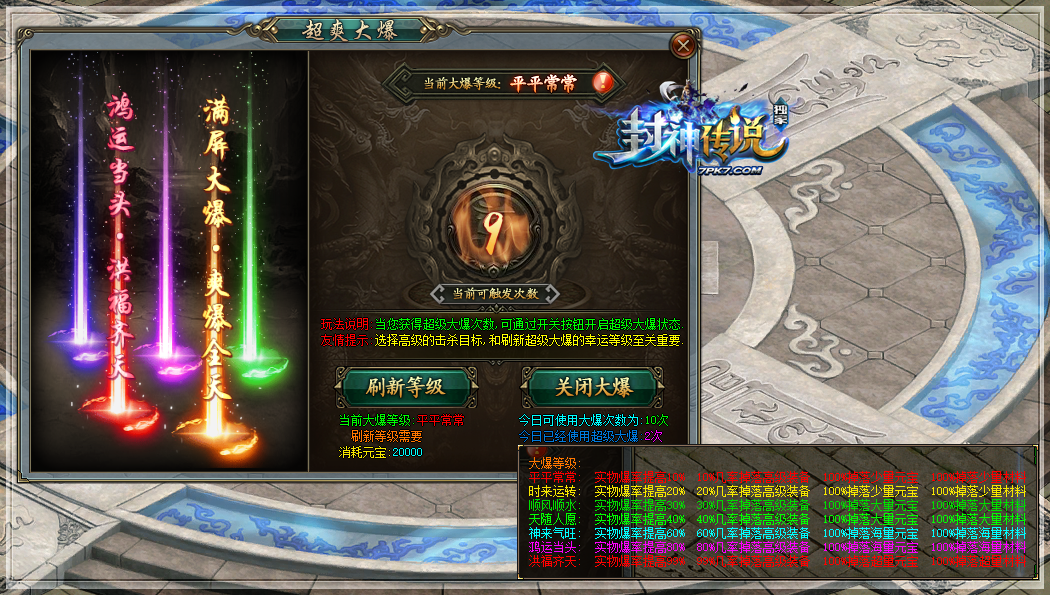The width and height of the screenshot is (1050, 595).
Task: Open the red exclamation info icon
Action: [x=602, y=82]
